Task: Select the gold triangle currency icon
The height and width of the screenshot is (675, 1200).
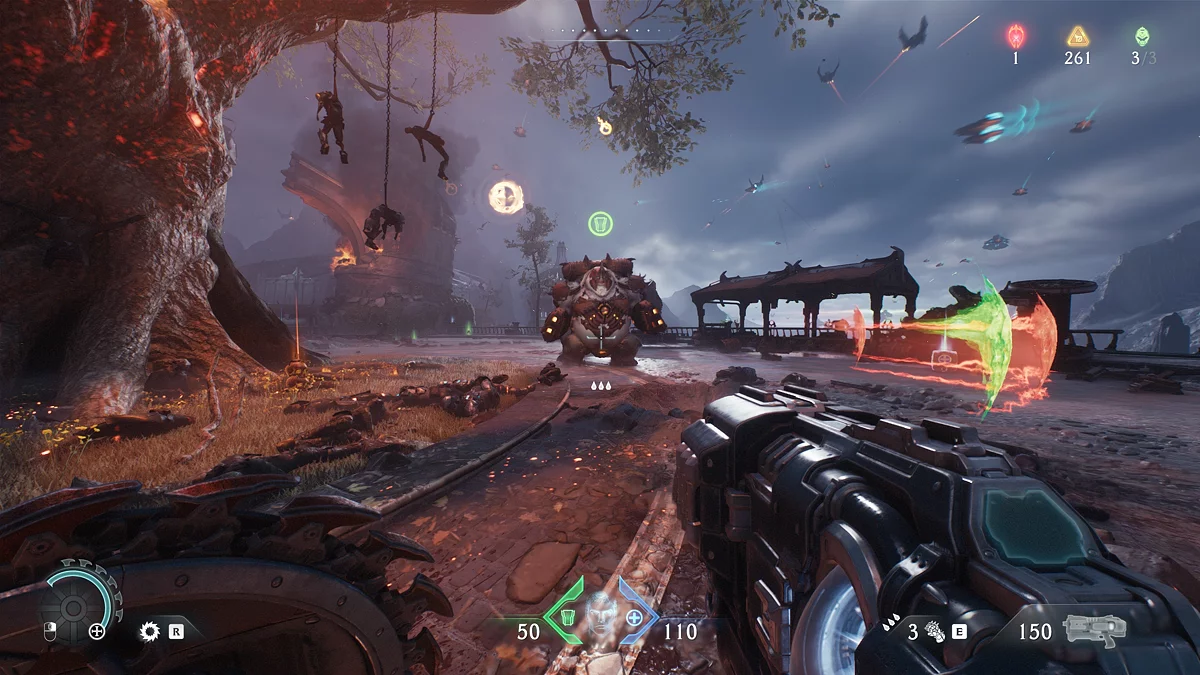Action: (x=1077, y=37)
